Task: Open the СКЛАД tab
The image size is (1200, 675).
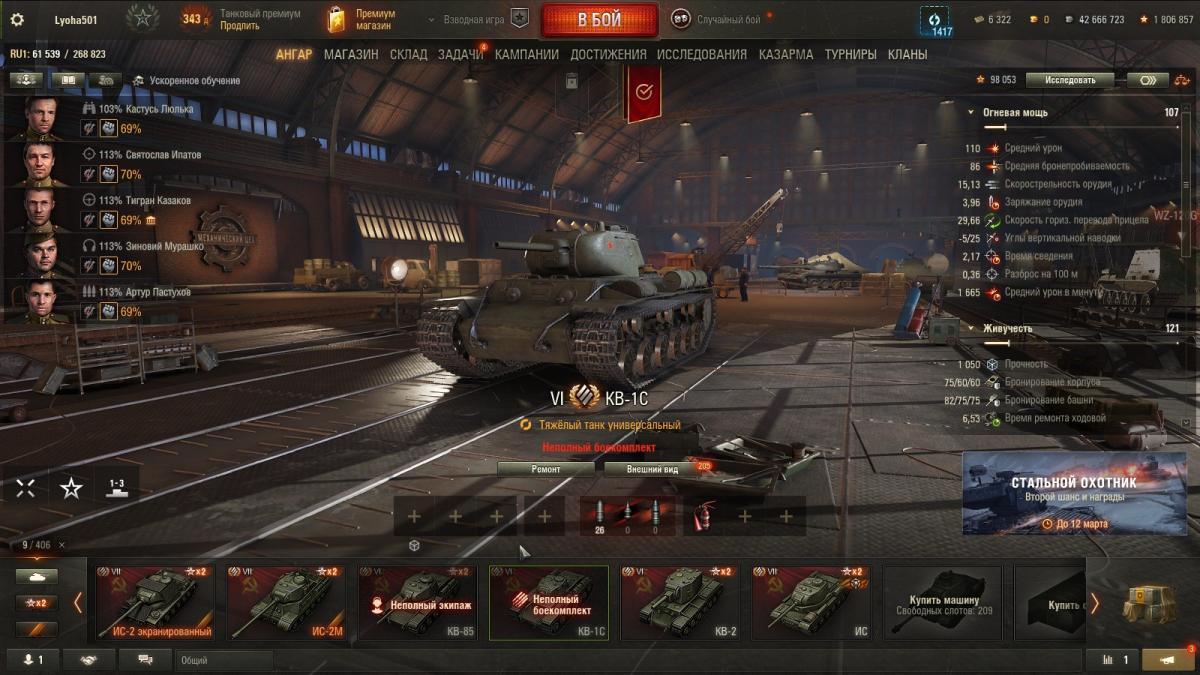Action: point(408,55)
